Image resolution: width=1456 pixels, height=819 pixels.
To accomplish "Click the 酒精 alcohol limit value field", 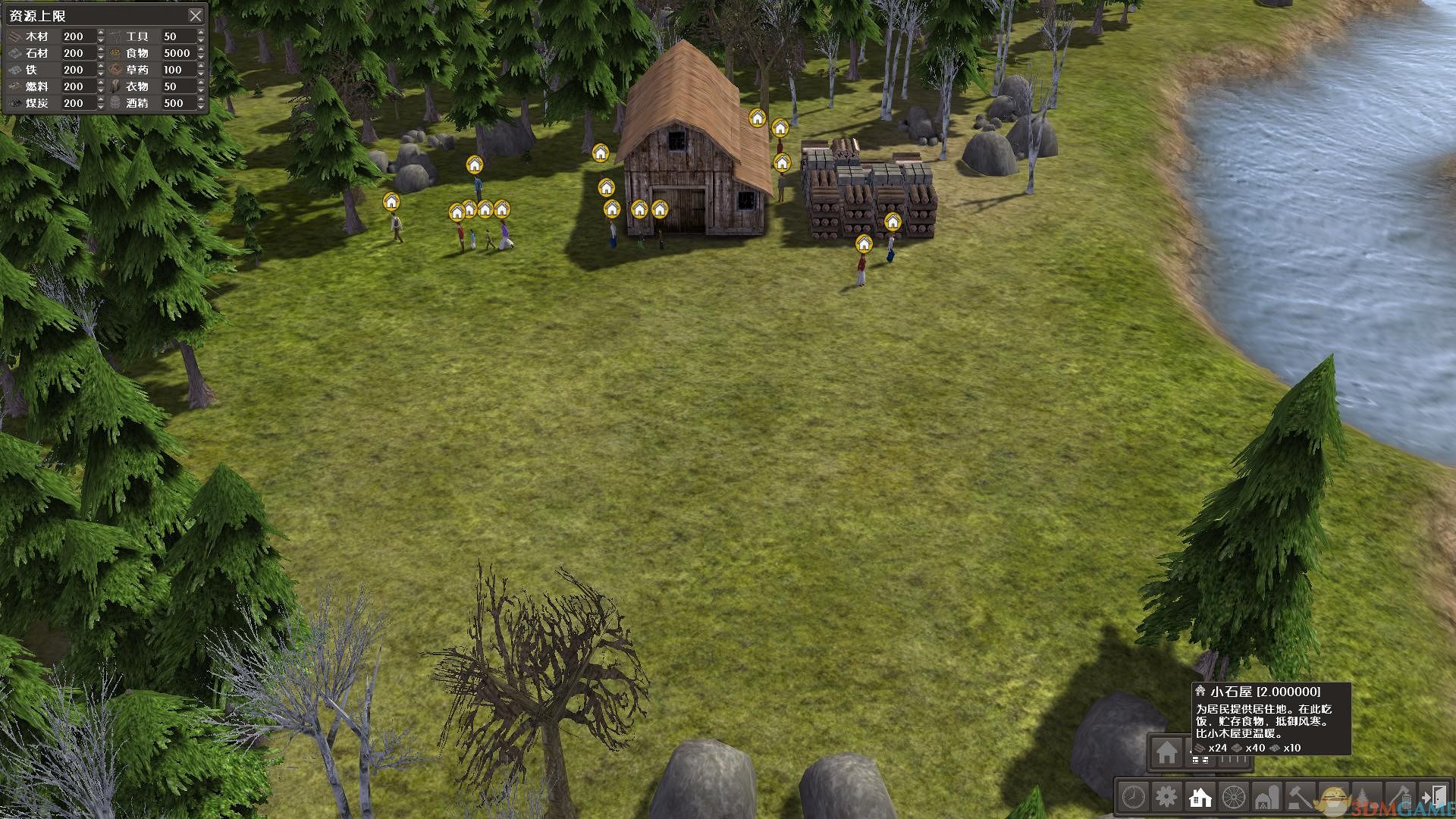I will [x=179, y=103].
